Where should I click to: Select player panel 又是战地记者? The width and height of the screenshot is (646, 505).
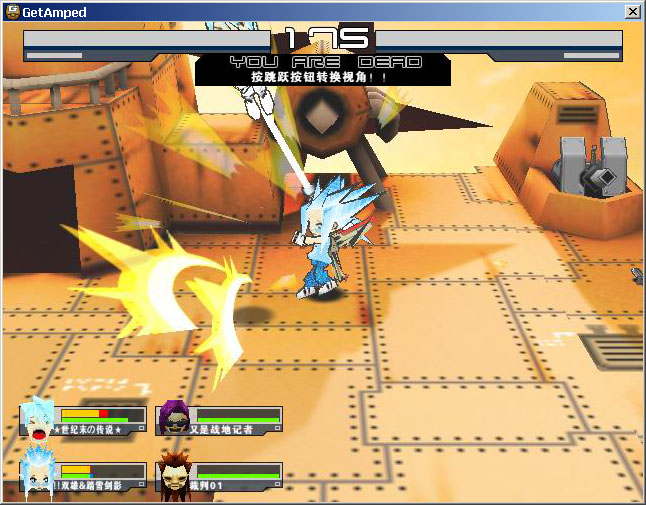tap(221, 420)
